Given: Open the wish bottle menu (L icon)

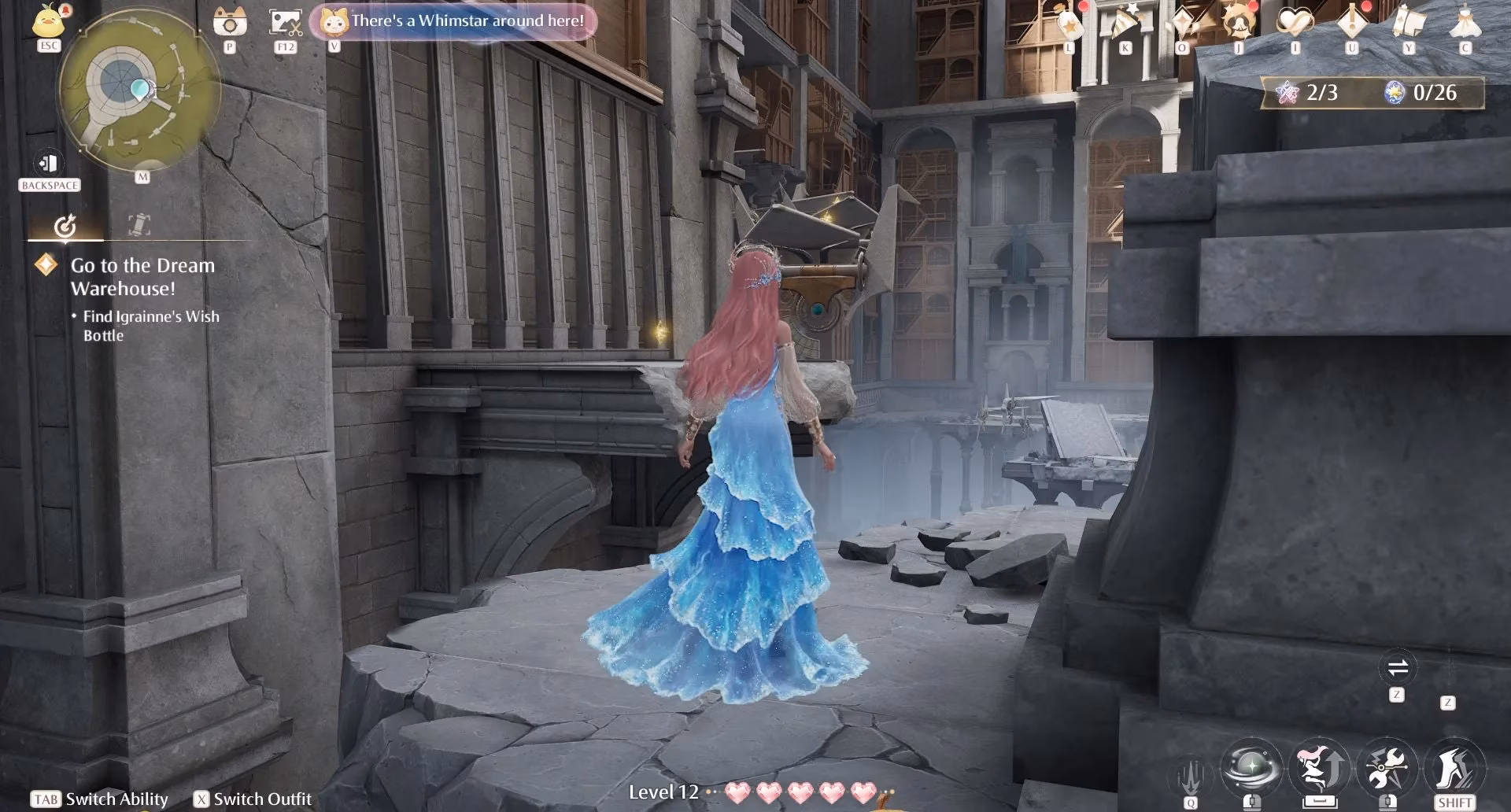Looking at the screenshot, I should 1068,24.
